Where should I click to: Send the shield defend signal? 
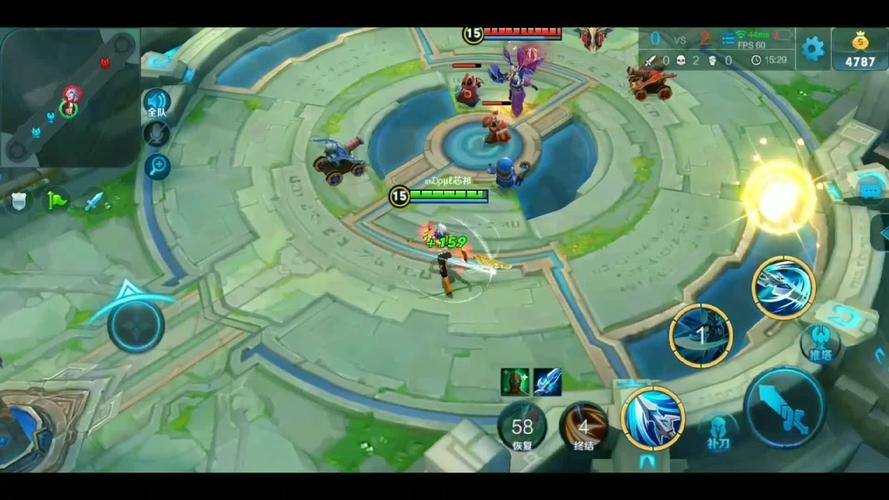18,202
